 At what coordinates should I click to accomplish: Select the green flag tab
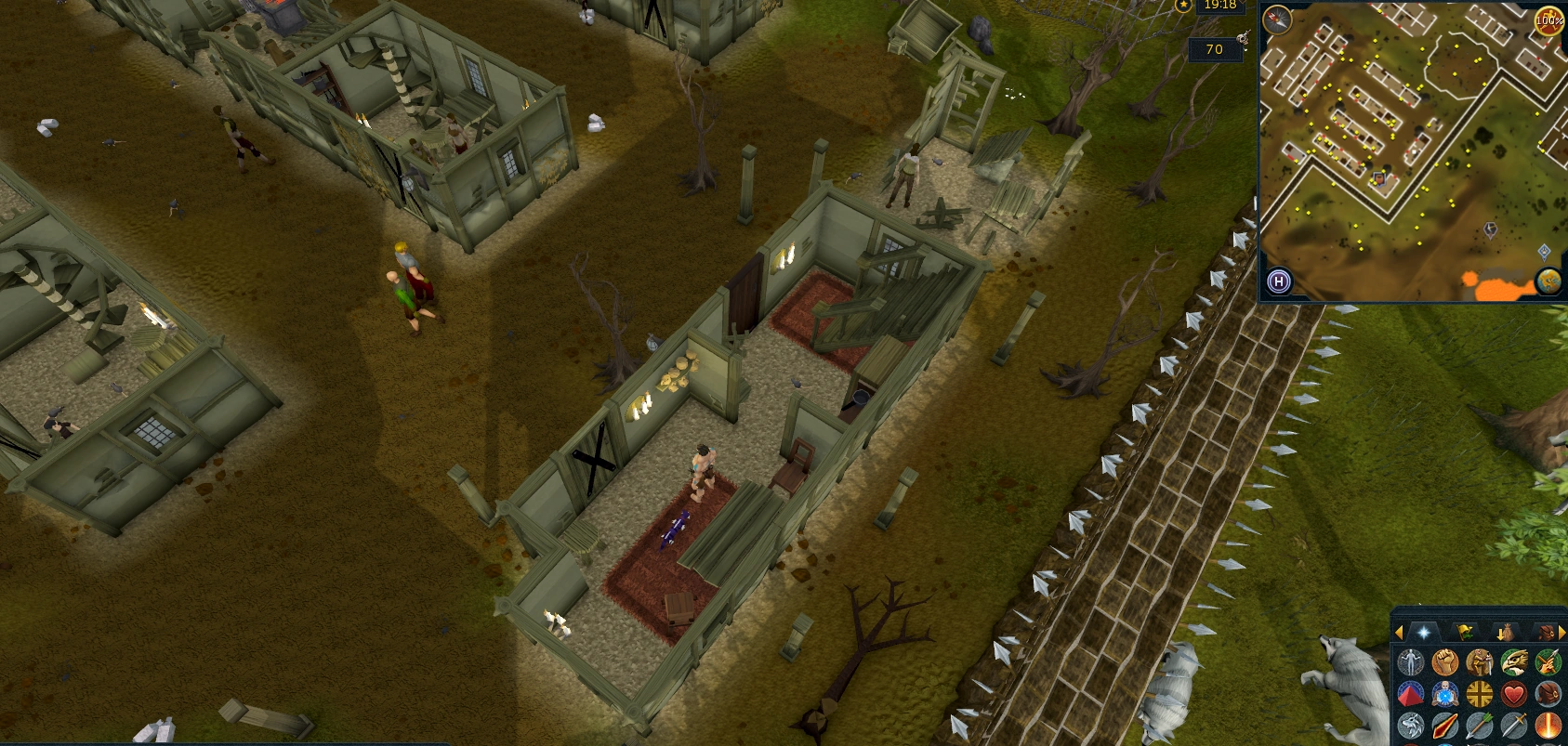[x=1465, y=632]
